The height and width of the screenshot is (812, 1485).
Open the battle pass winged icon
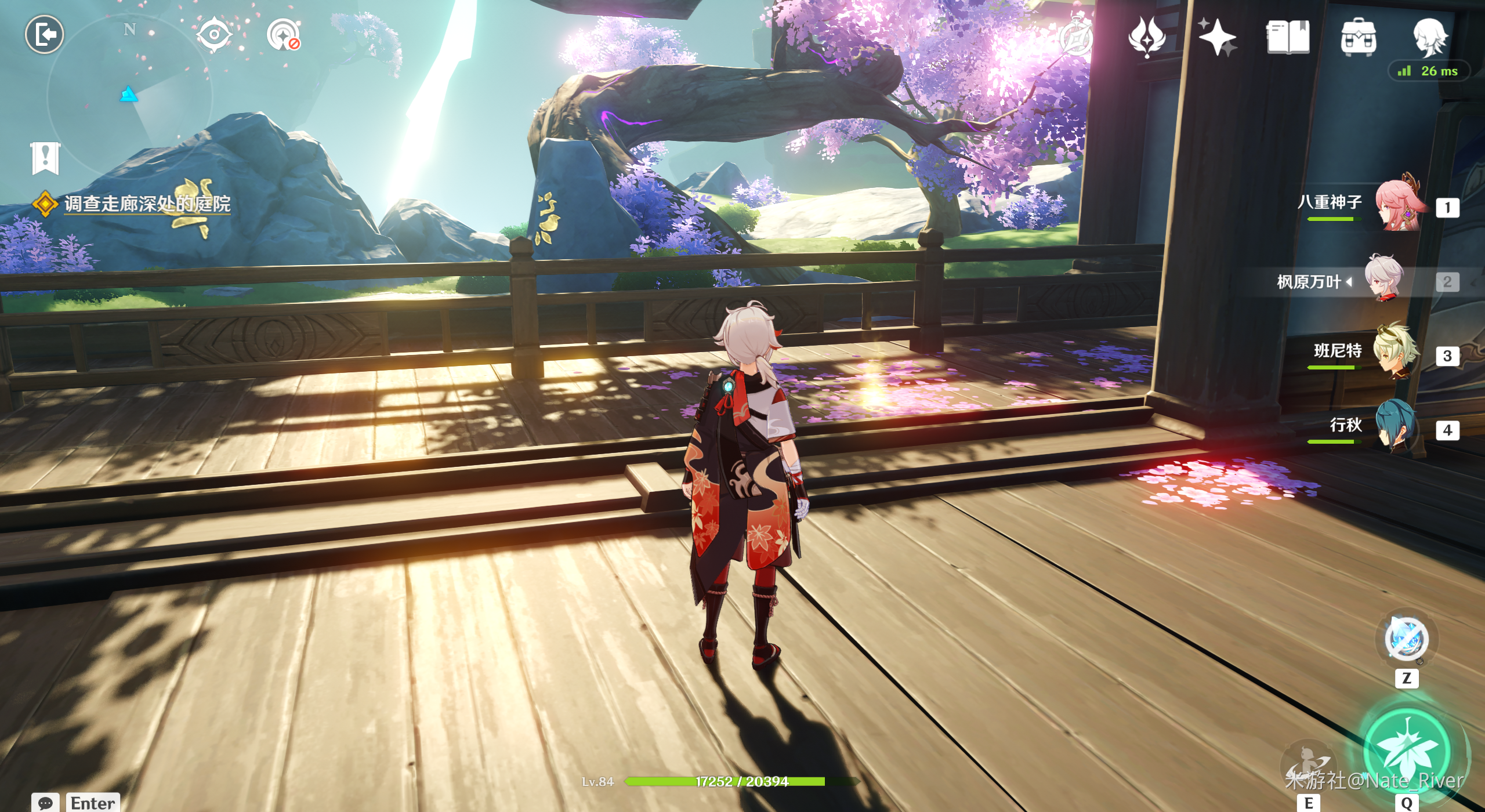tap(1147, 36)
